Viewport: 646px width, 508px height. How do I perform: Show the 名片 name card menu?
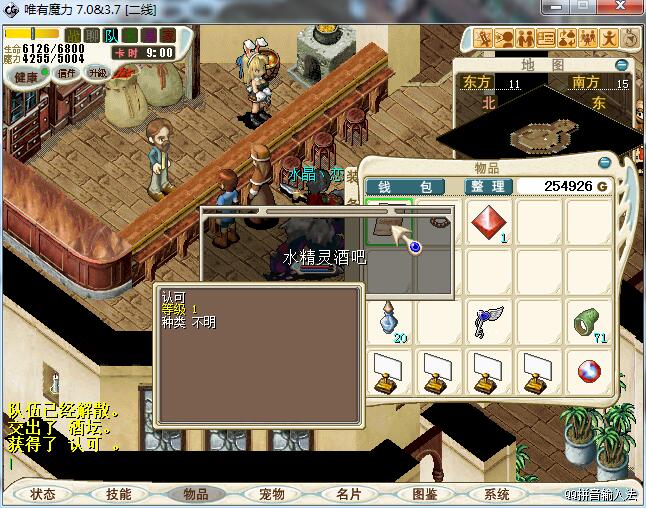coord(347,494)
